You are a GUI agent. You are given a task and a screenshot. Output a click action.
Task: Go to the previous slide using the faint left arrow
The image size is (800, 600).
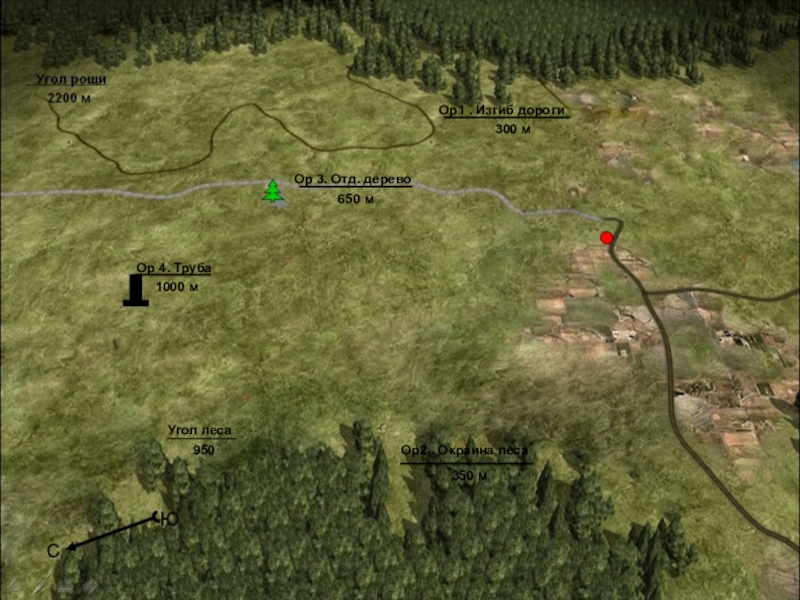pyautogui.click(x=13, y=587)
